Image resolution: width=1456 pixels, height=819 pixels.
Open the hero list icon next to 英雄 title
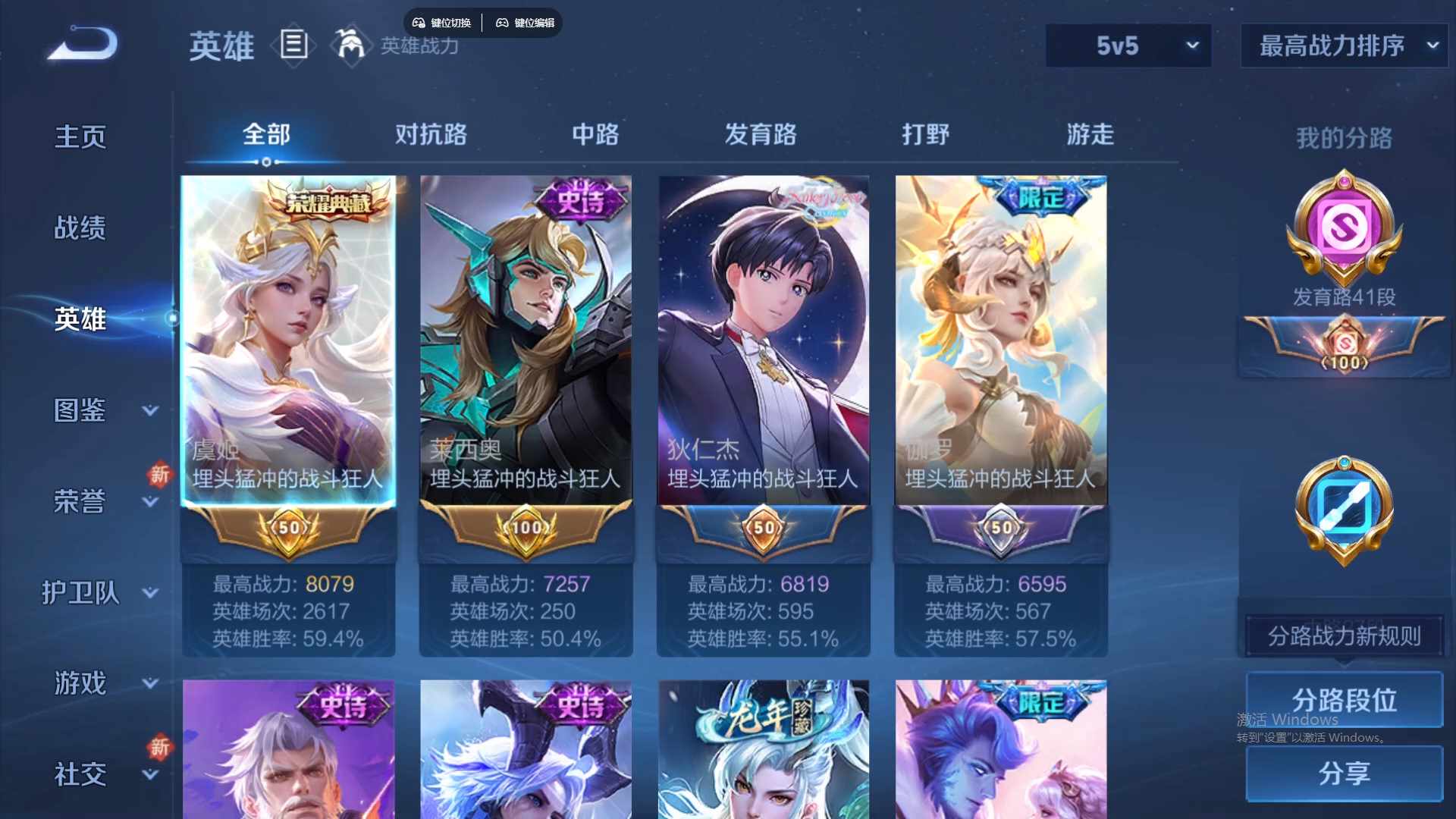click(293, 45)
